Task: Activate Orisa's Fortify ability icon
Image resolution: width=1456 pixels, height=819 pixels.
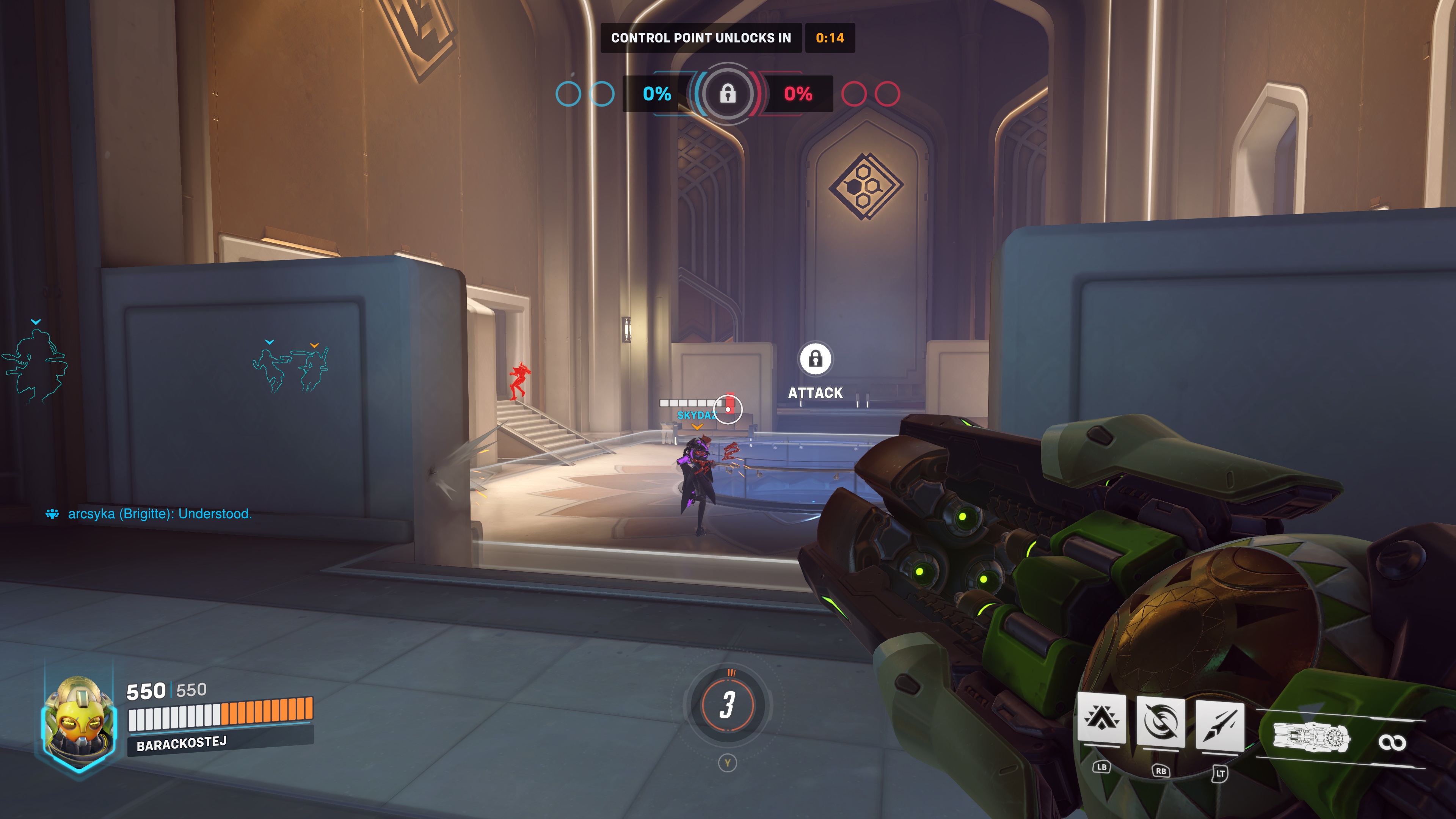Action: point(1101,719)
